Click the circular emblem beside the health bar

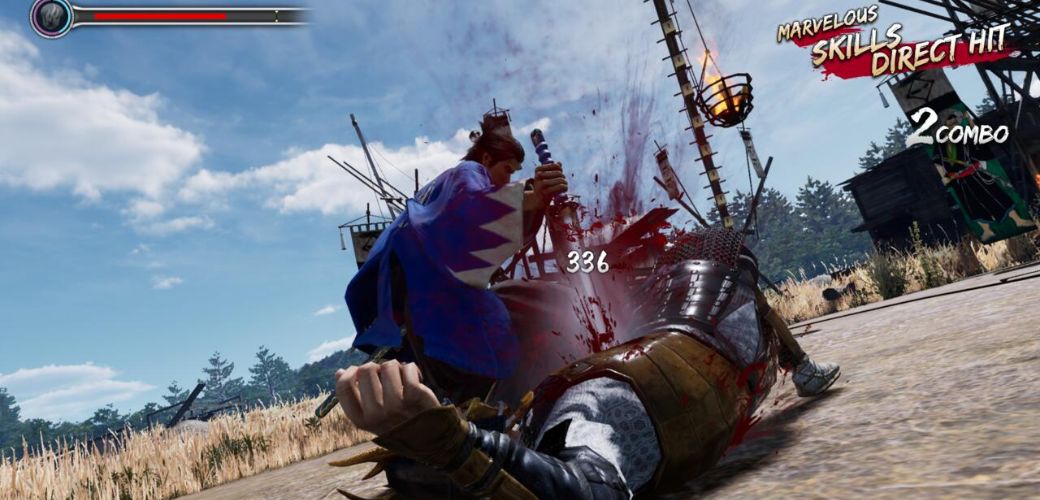point(50,17)
